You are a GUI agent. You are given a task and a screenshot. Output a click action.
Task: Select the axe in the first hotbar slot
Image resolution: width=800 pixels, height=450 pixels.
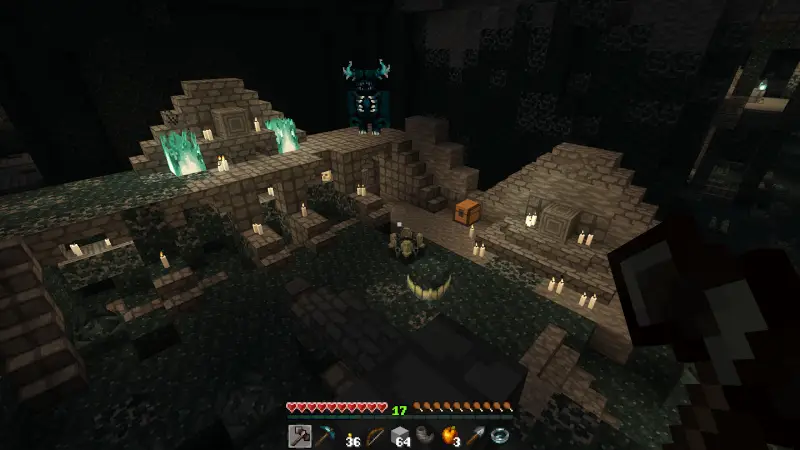pos(299,435)
